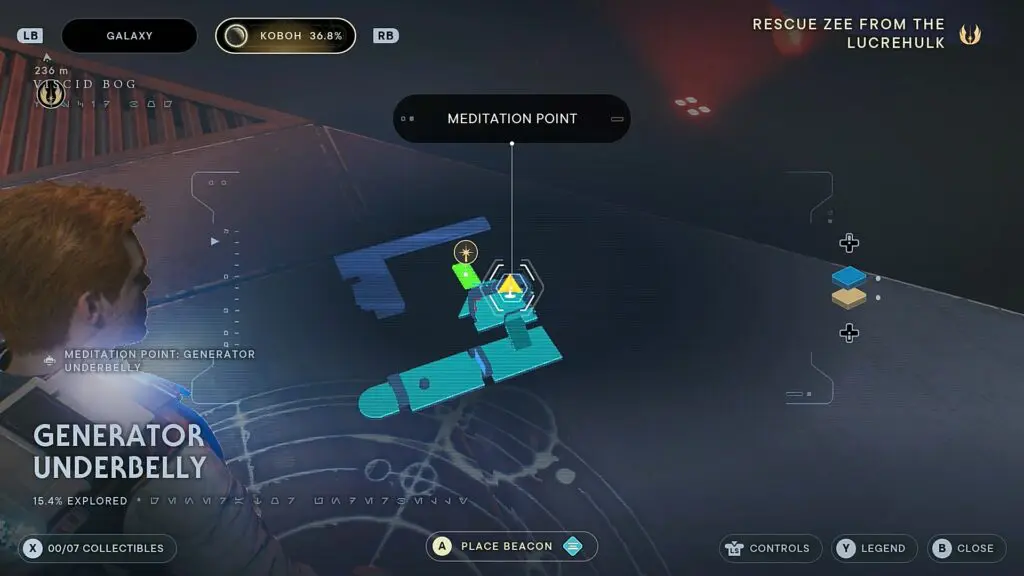1024x576 pixels.
Task: Close the holomap
Action: point(965,548)
